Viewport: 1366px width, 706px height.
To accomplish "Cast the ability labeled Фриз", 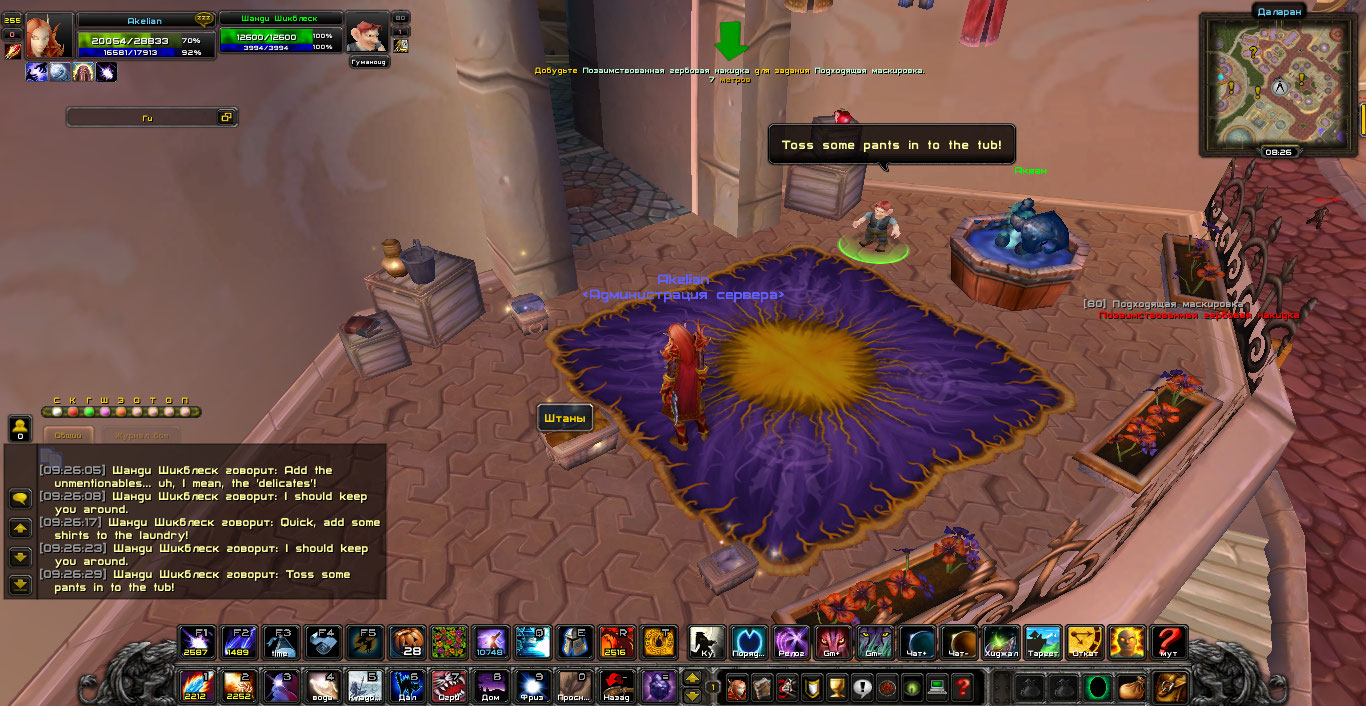I will pos(533,687).
